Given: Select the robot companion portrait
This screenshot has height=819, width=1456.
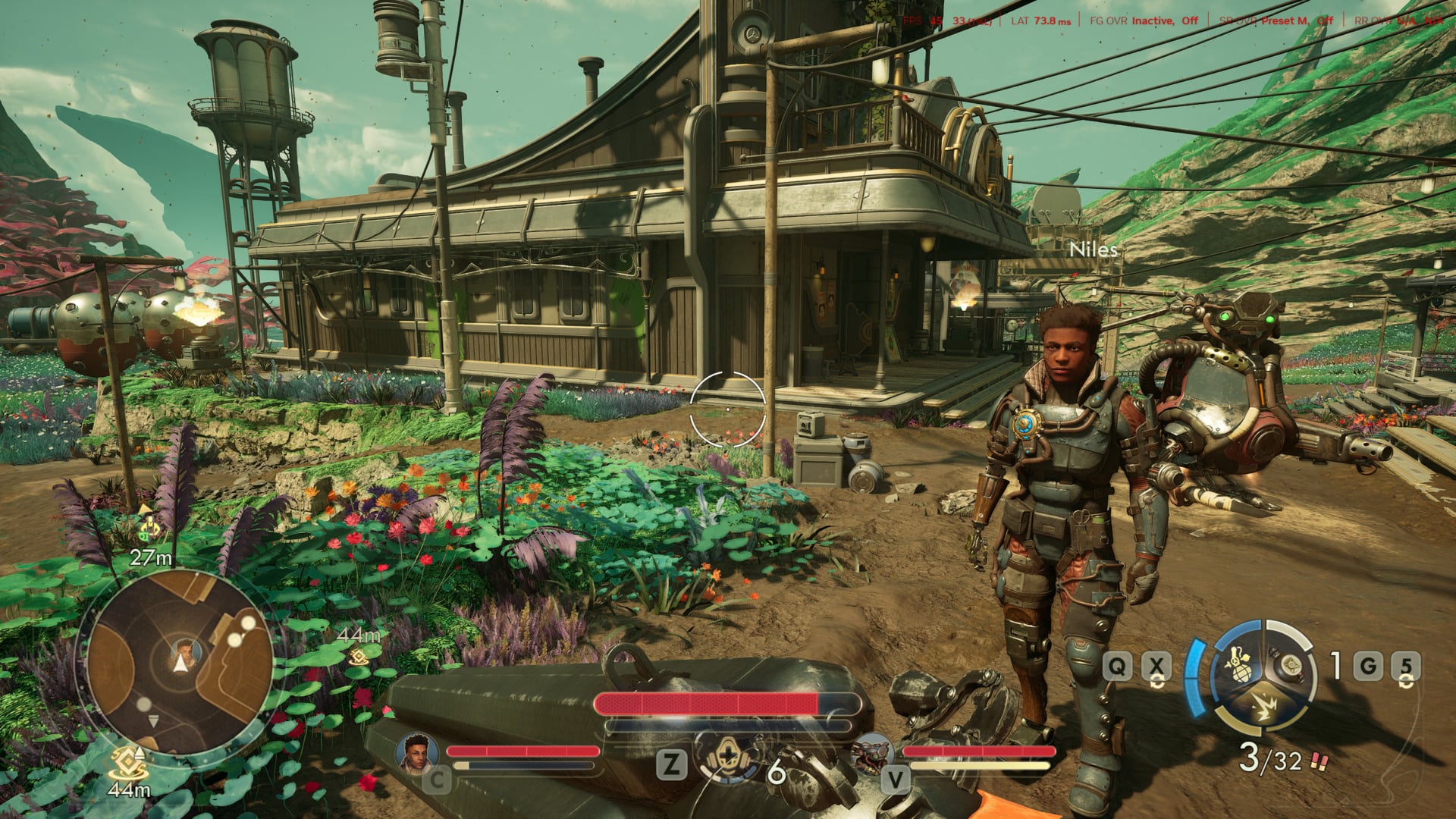Looking at the screenshot, I should tap(871, 752).
